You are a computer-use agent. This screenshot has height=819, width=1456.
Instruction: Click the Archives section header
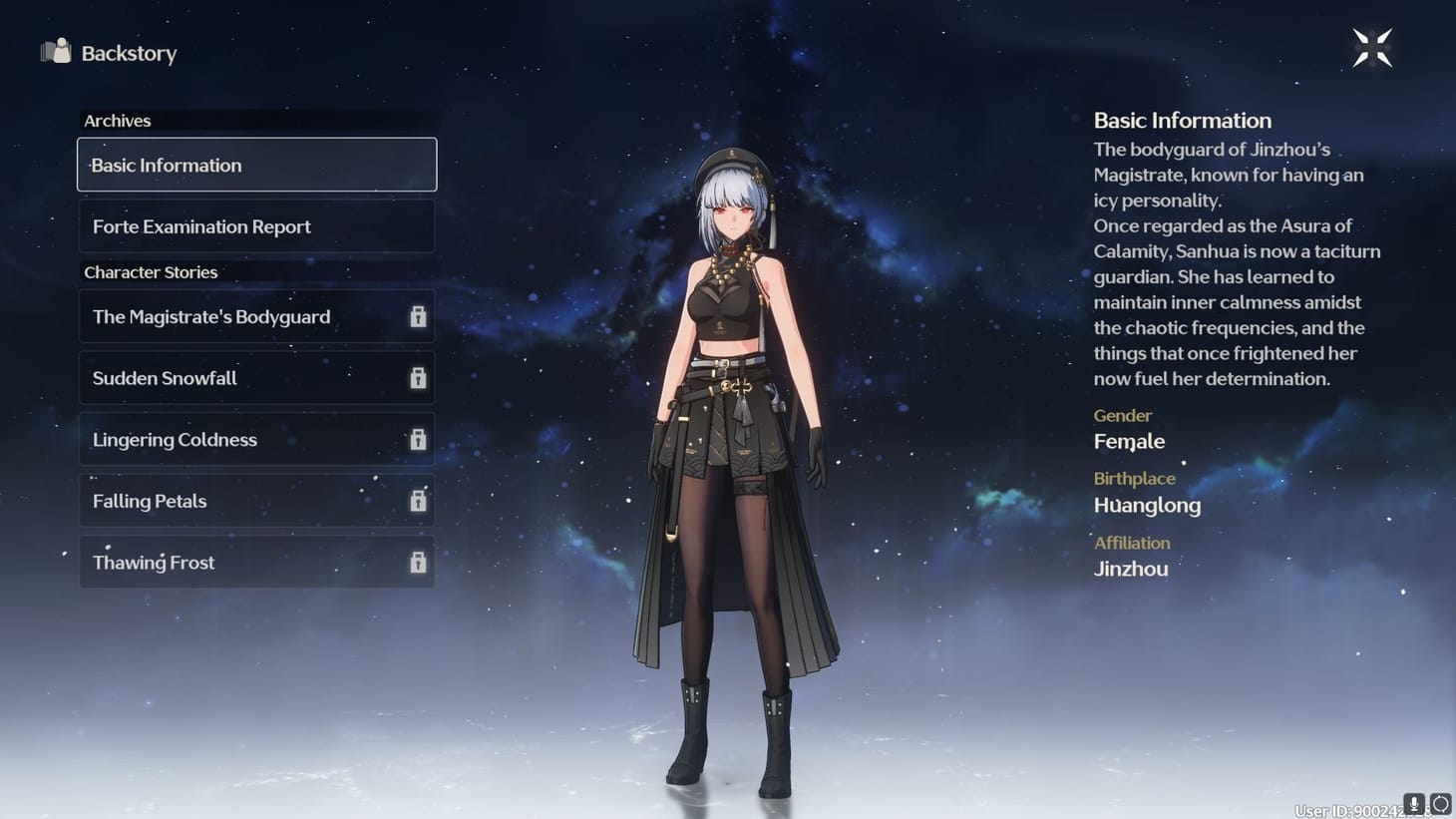pos(117,120)
